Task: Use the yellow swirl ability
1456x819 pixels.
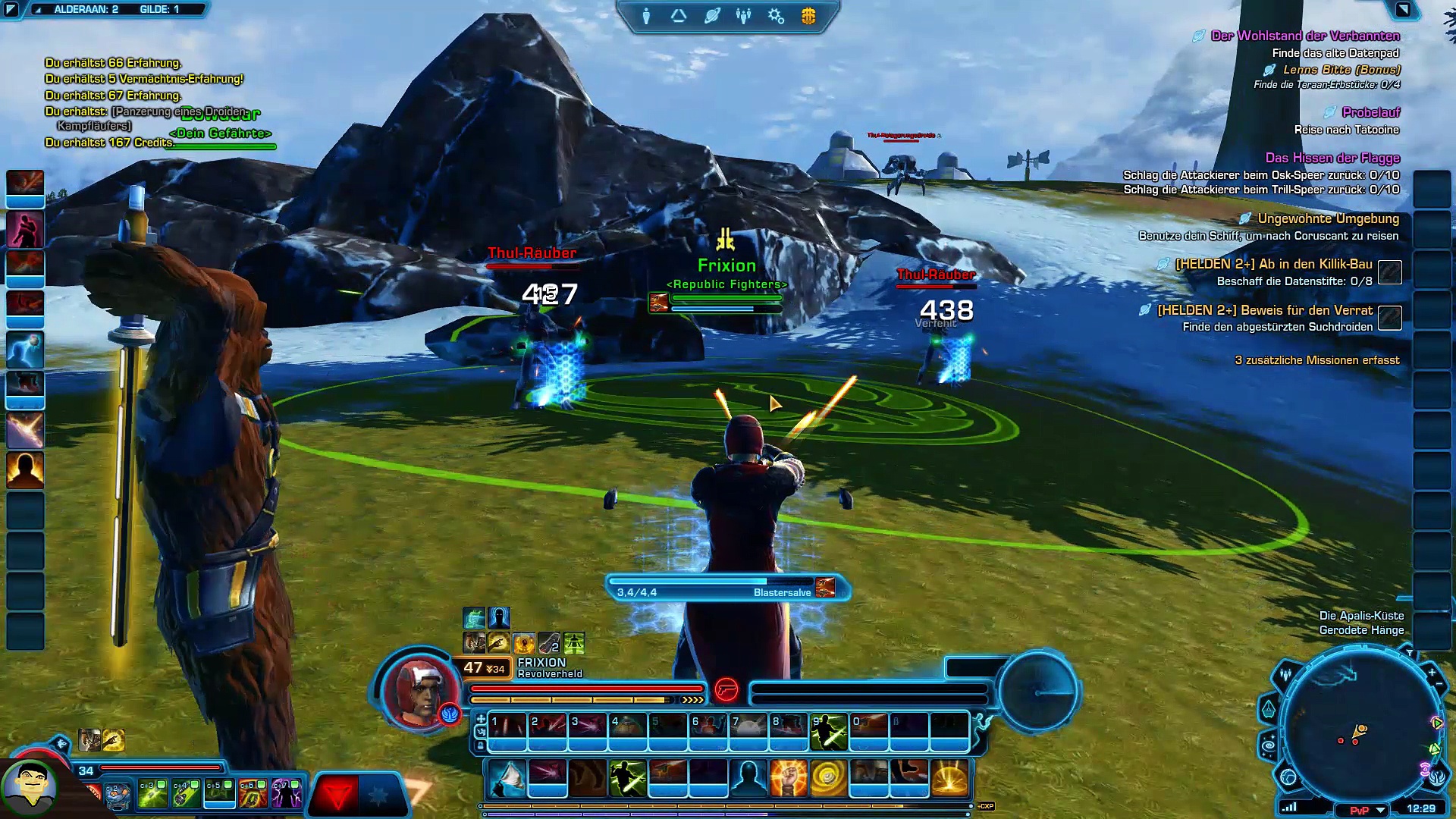Action: click(x=828, y=779)
